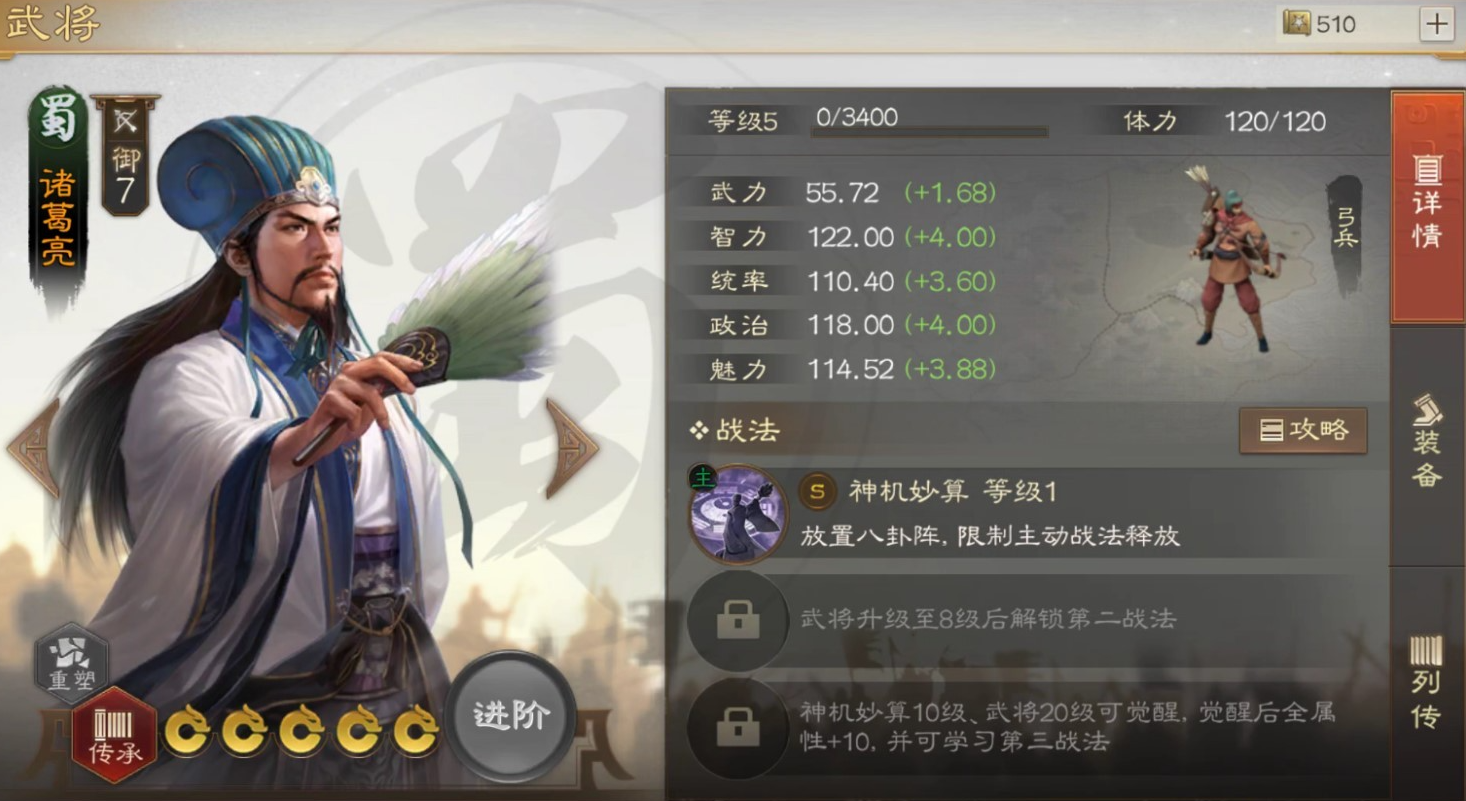Click the locked third skill slot

coord(737,727)
